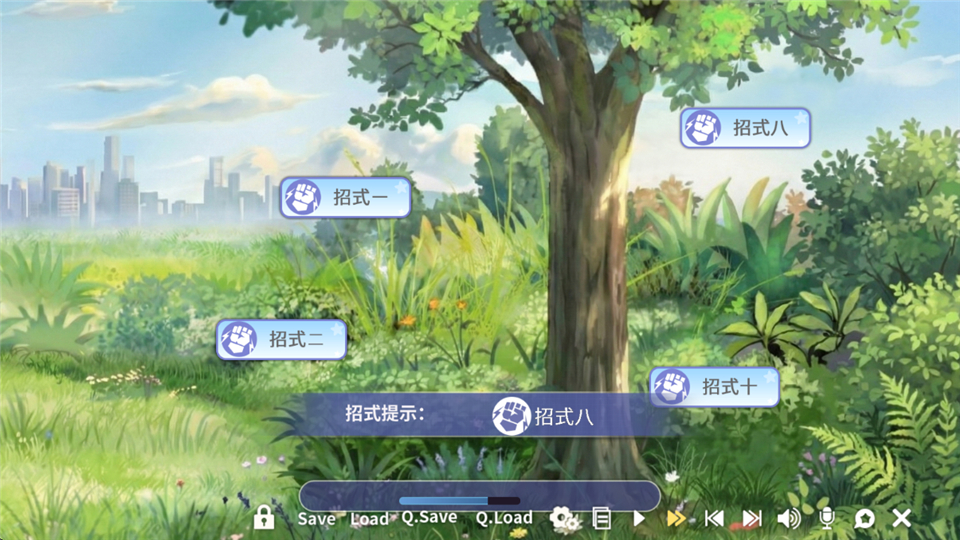
Task: Quick save with Q.Save
Action: pos(429,517)
